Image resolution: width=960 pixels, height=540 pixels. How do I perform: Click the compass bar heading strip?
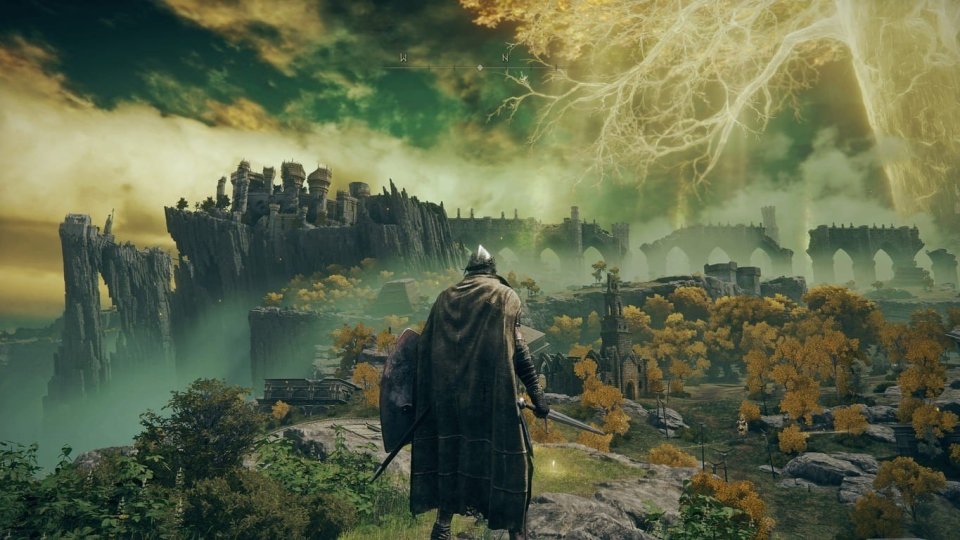point(478,66)
